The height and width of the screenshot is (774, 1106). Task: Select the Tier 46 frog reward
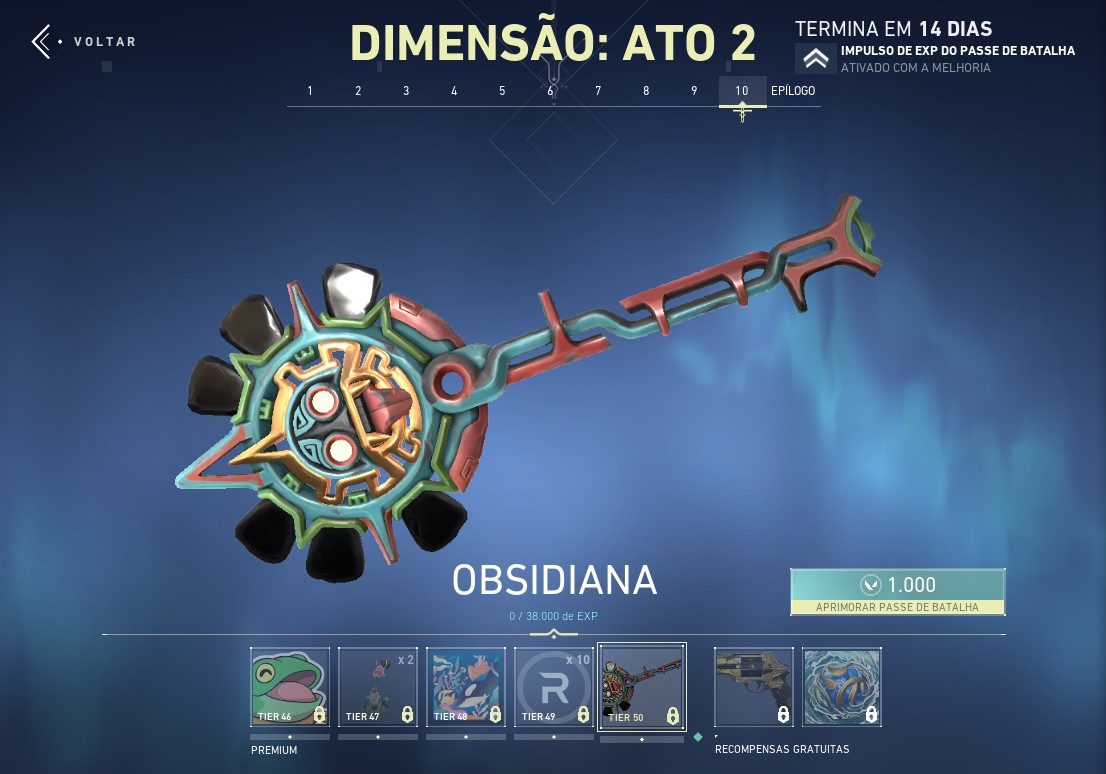coord(289,687)
